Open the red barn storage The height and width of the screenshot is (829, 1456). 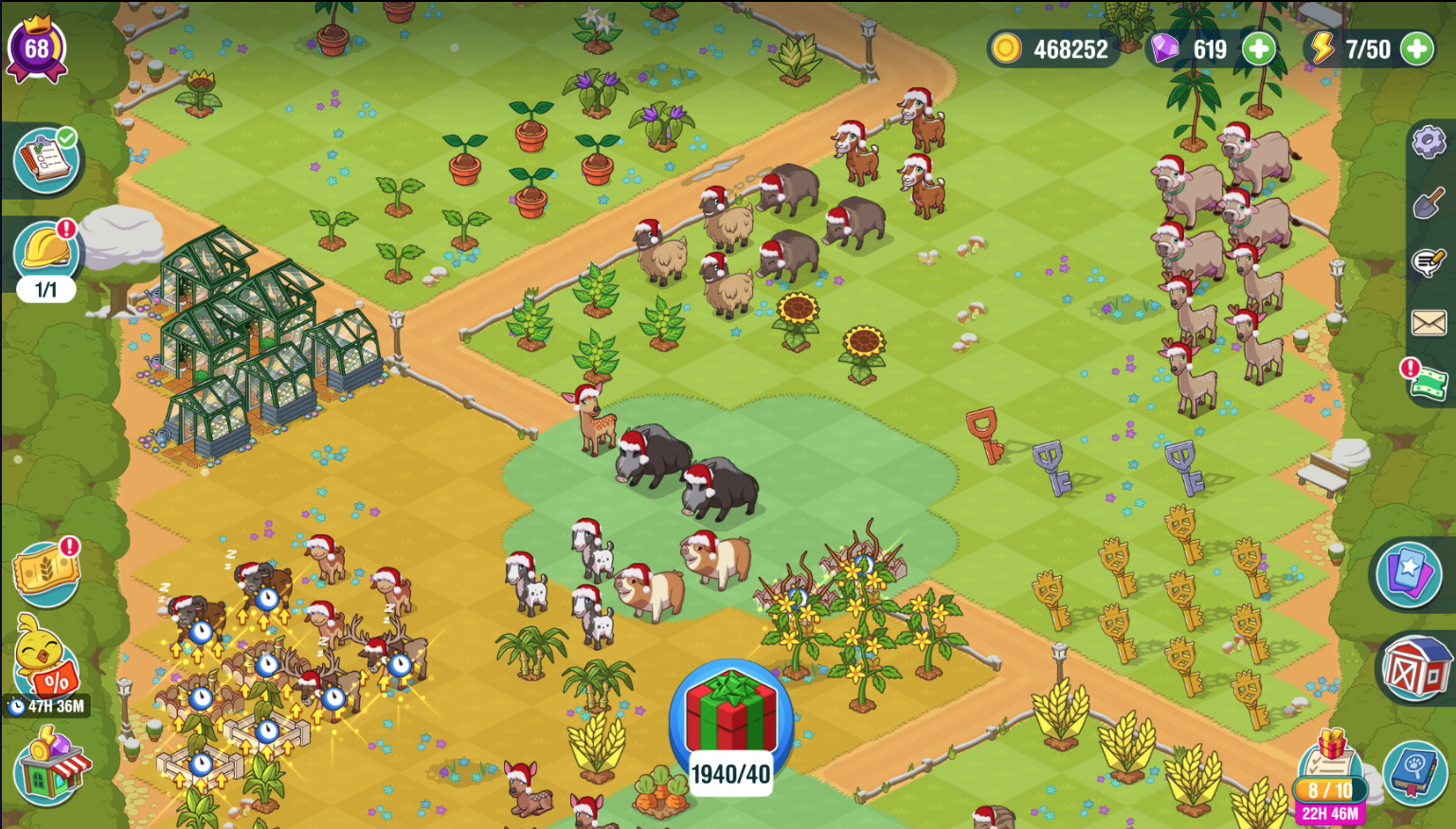coord(1415,669)
